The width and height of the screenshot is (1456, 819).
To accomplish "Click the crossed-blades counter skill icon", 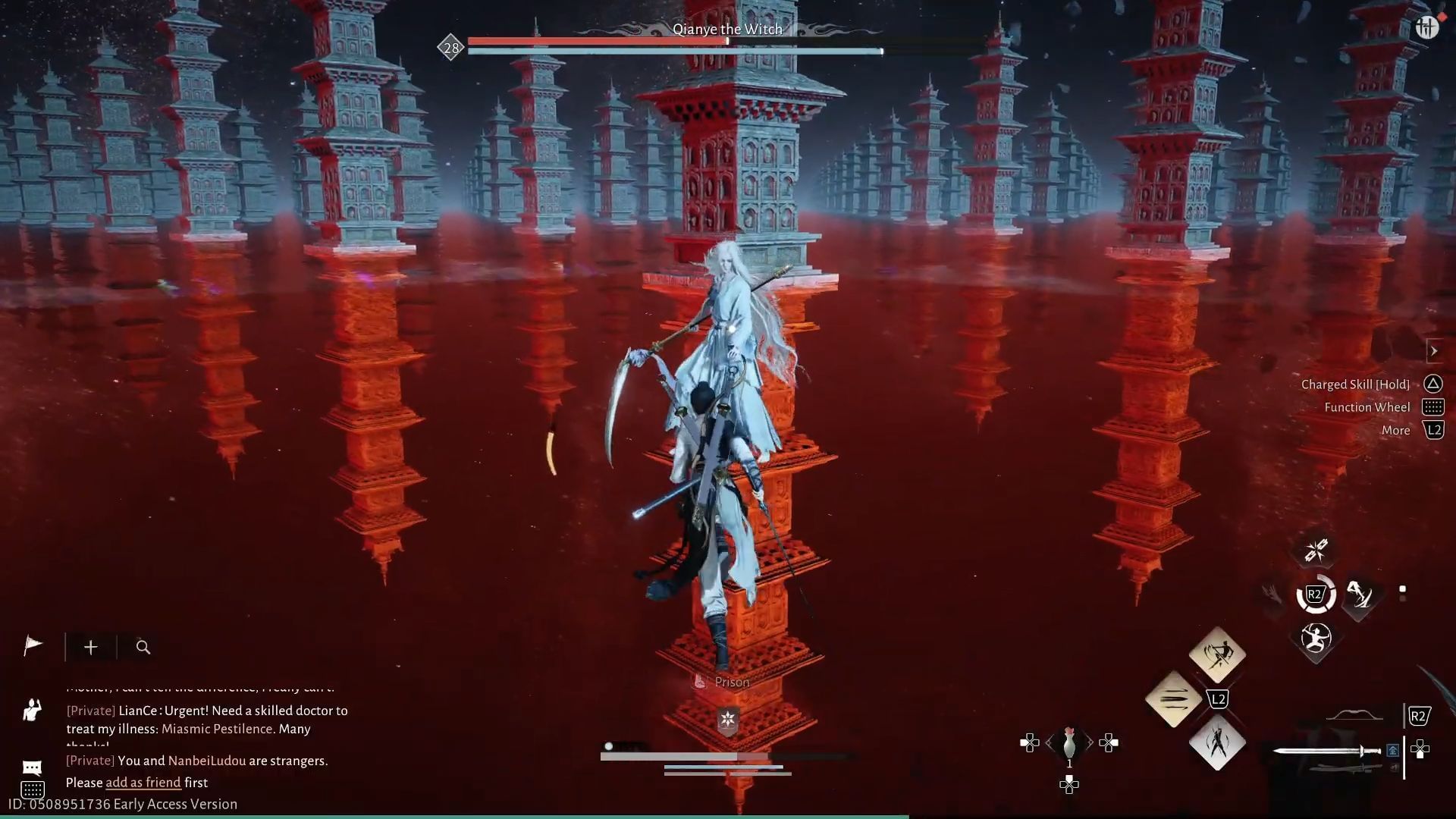I will (1316, 549).
